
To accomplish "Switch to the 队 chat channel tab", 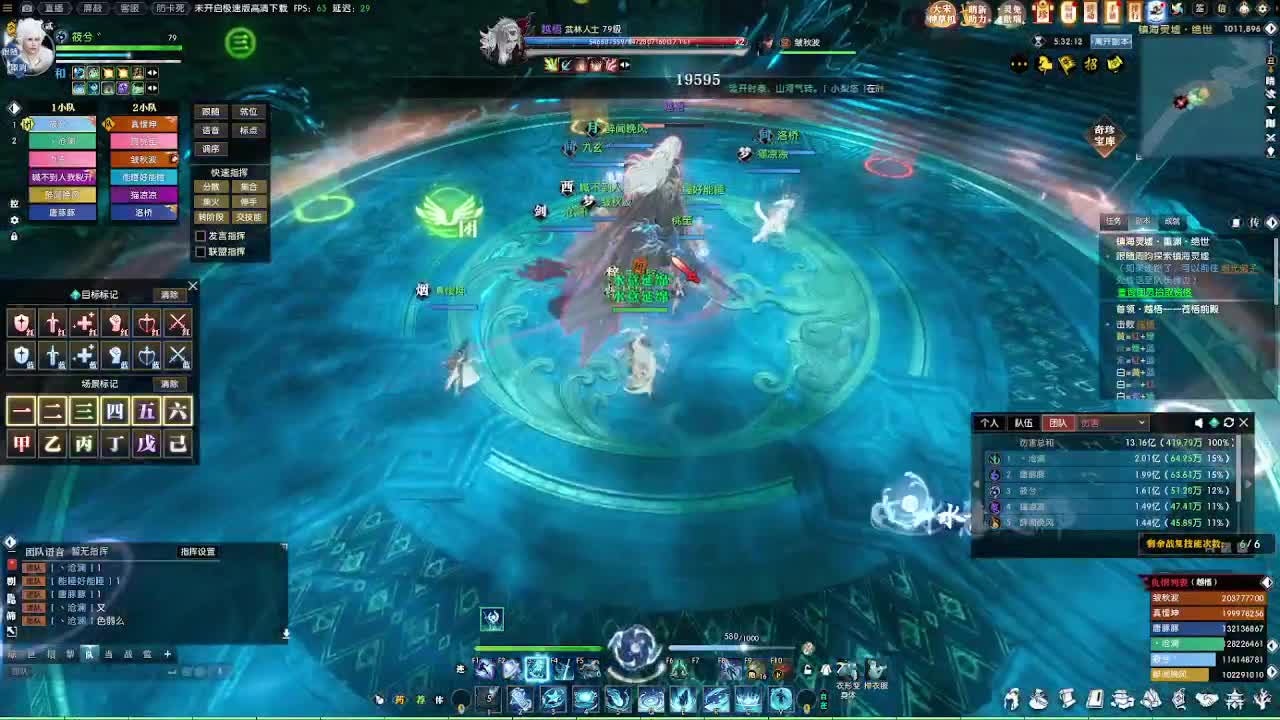I will [x=90, y=653].
